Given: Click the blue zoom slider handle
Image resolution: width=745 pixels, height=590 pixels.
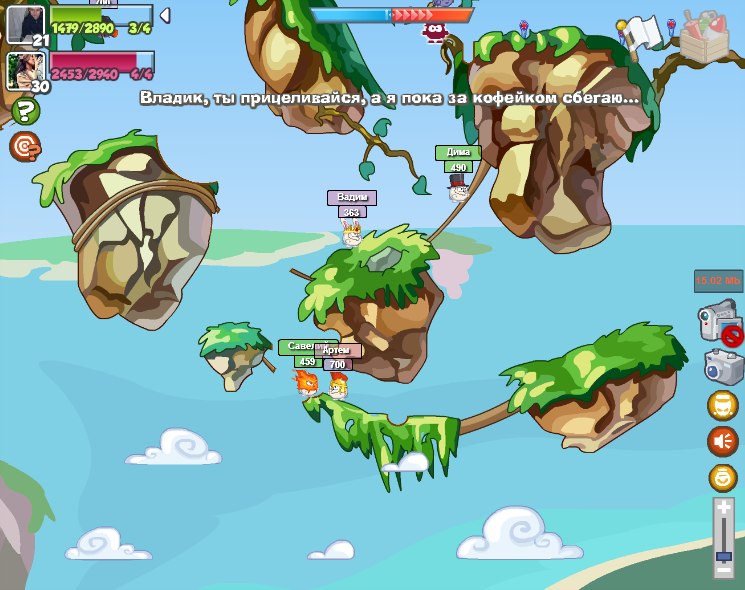Looking at the screenshot, I should (x=724, y=554).
